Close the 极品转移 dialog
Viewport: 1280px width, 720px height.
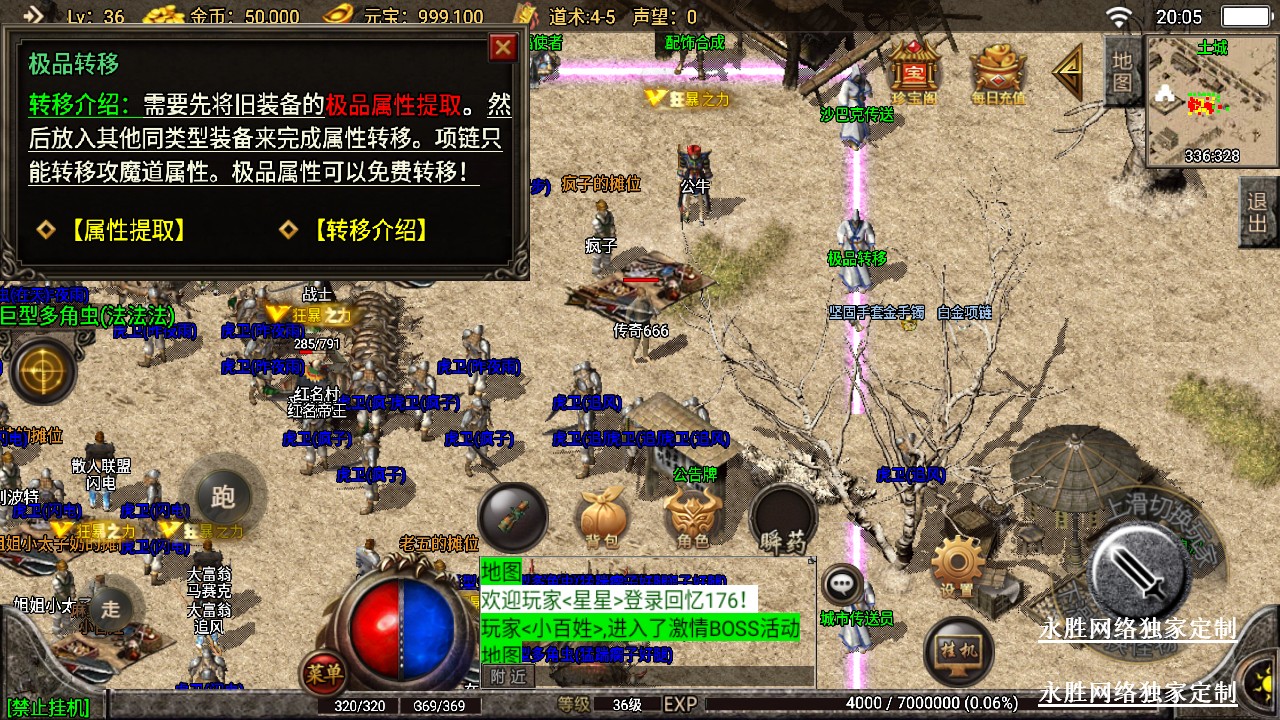point(503,47)
